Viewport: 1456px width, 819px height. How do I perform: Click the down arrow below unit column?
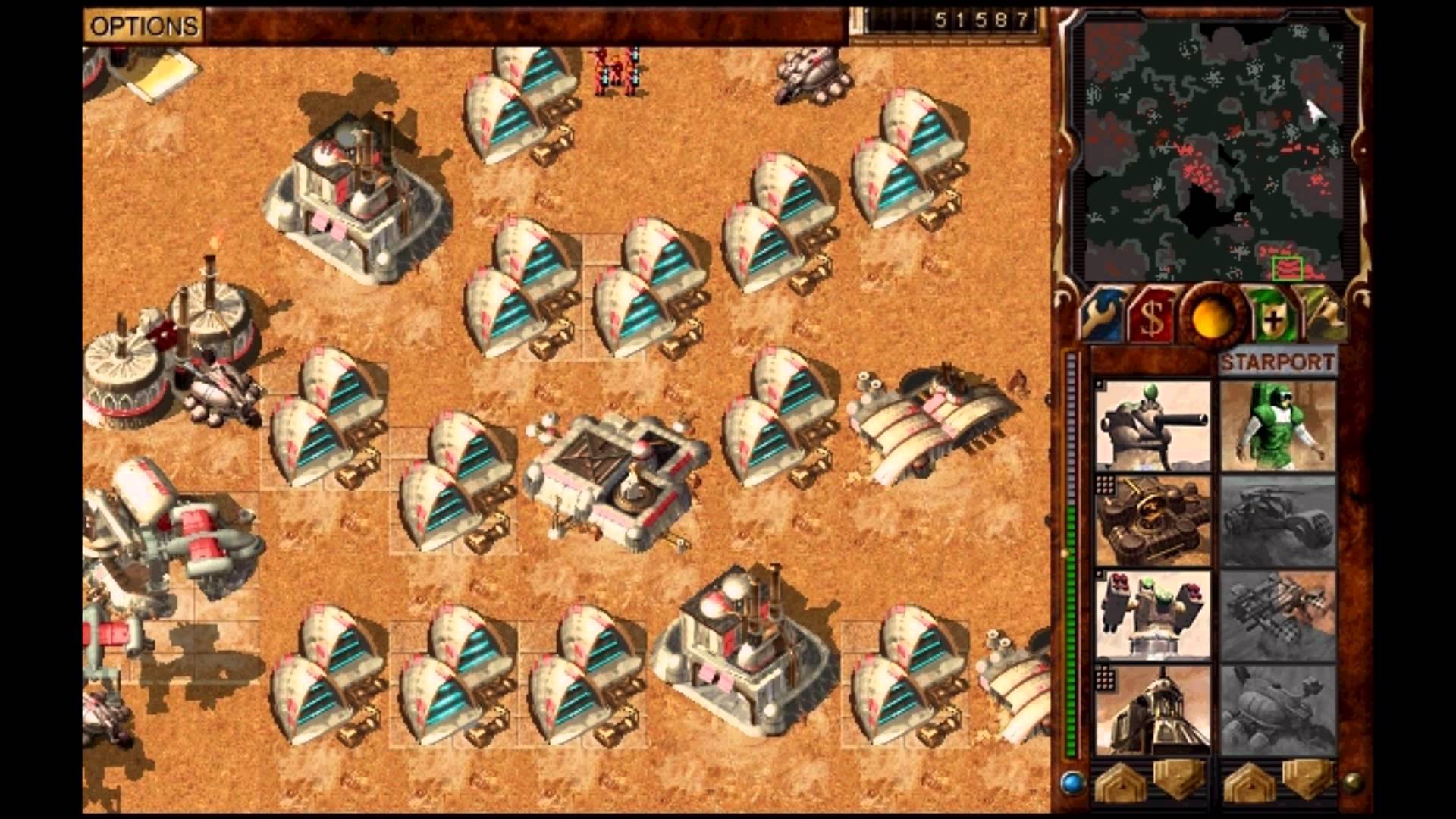point(1307,780)
